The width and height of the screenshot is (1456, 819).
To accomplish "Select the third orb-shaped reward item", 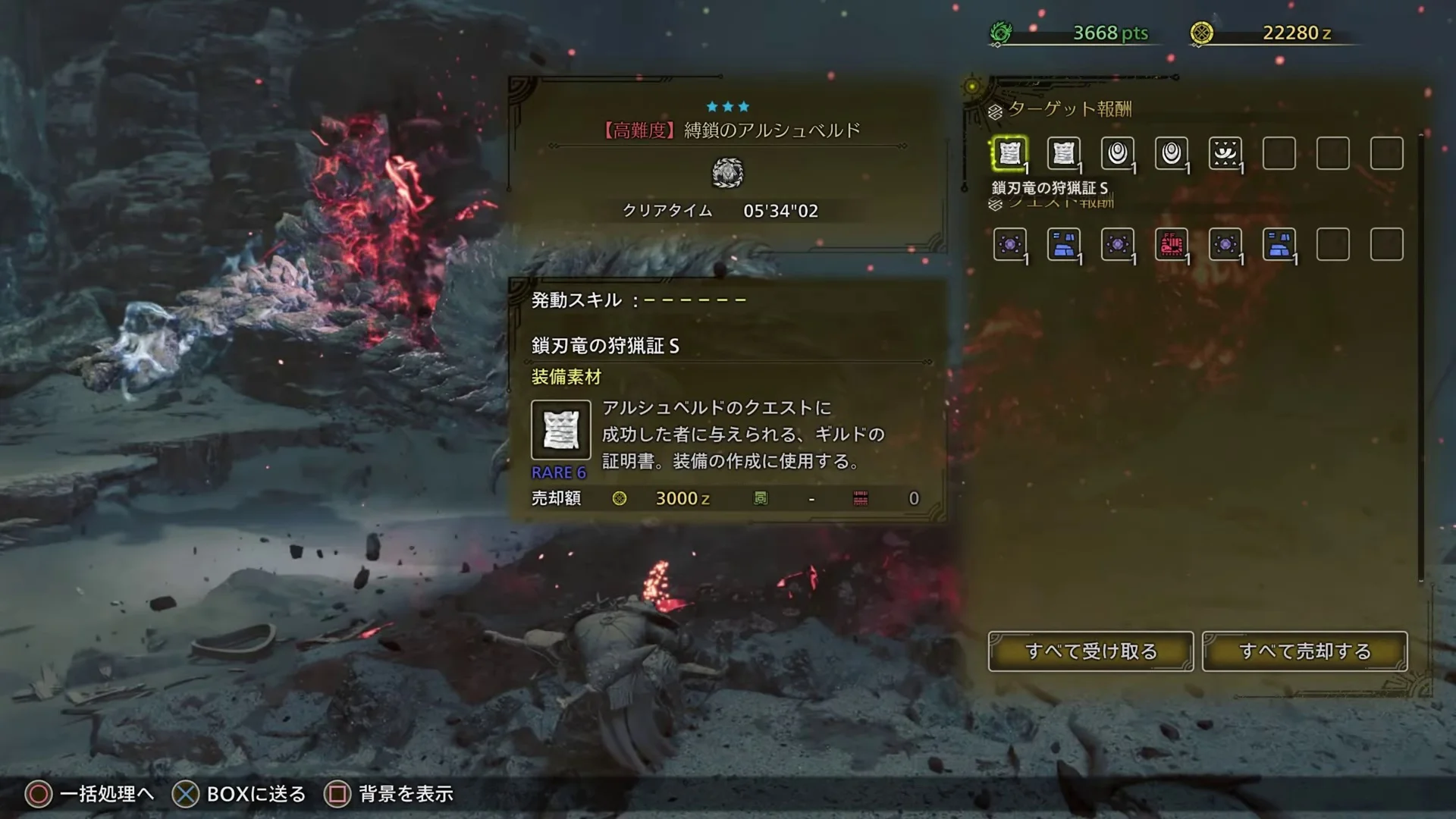I will [x=1118, y=154].
